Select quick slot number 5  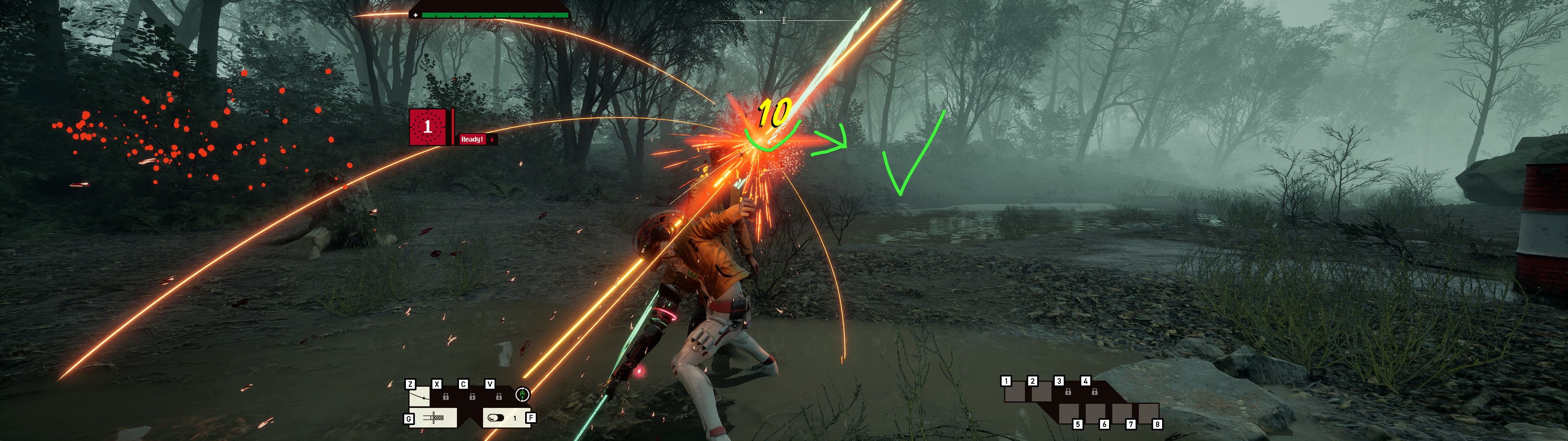point(1069,413)
